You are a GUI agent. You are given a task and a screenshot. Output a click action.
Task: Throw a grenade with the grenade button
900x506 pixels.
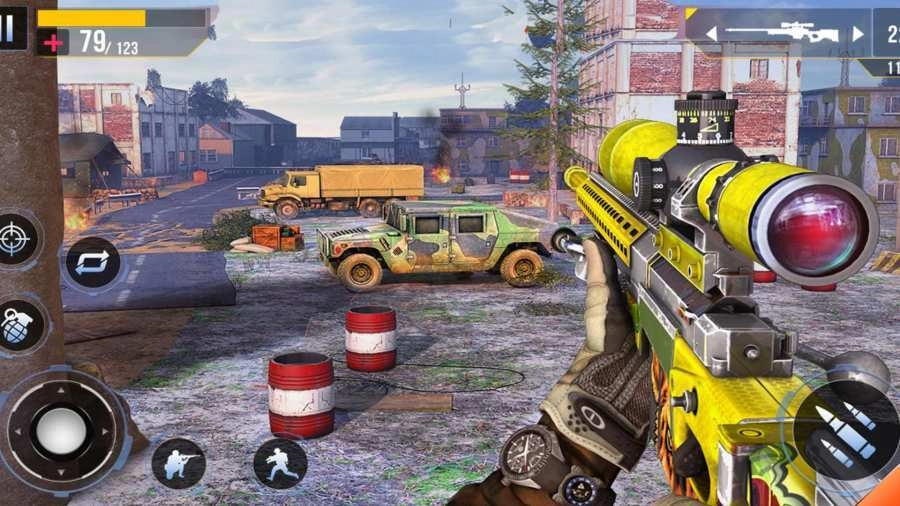[17, 326]
